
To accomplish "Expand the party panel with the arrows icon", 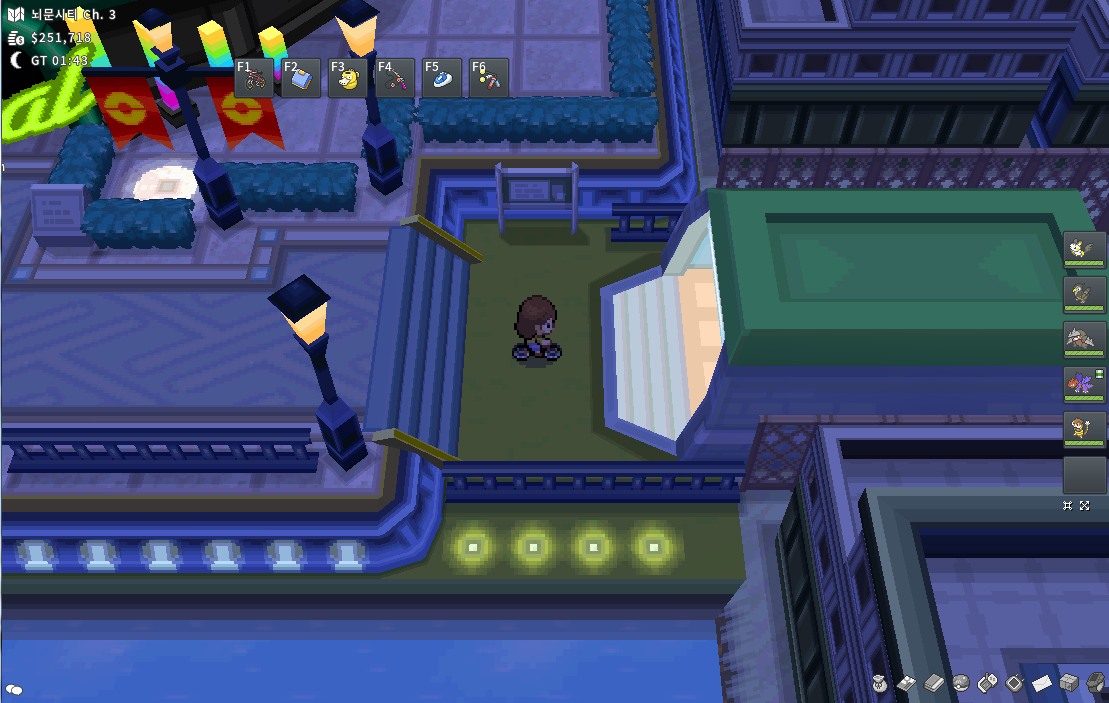I will coord(1085,506).
